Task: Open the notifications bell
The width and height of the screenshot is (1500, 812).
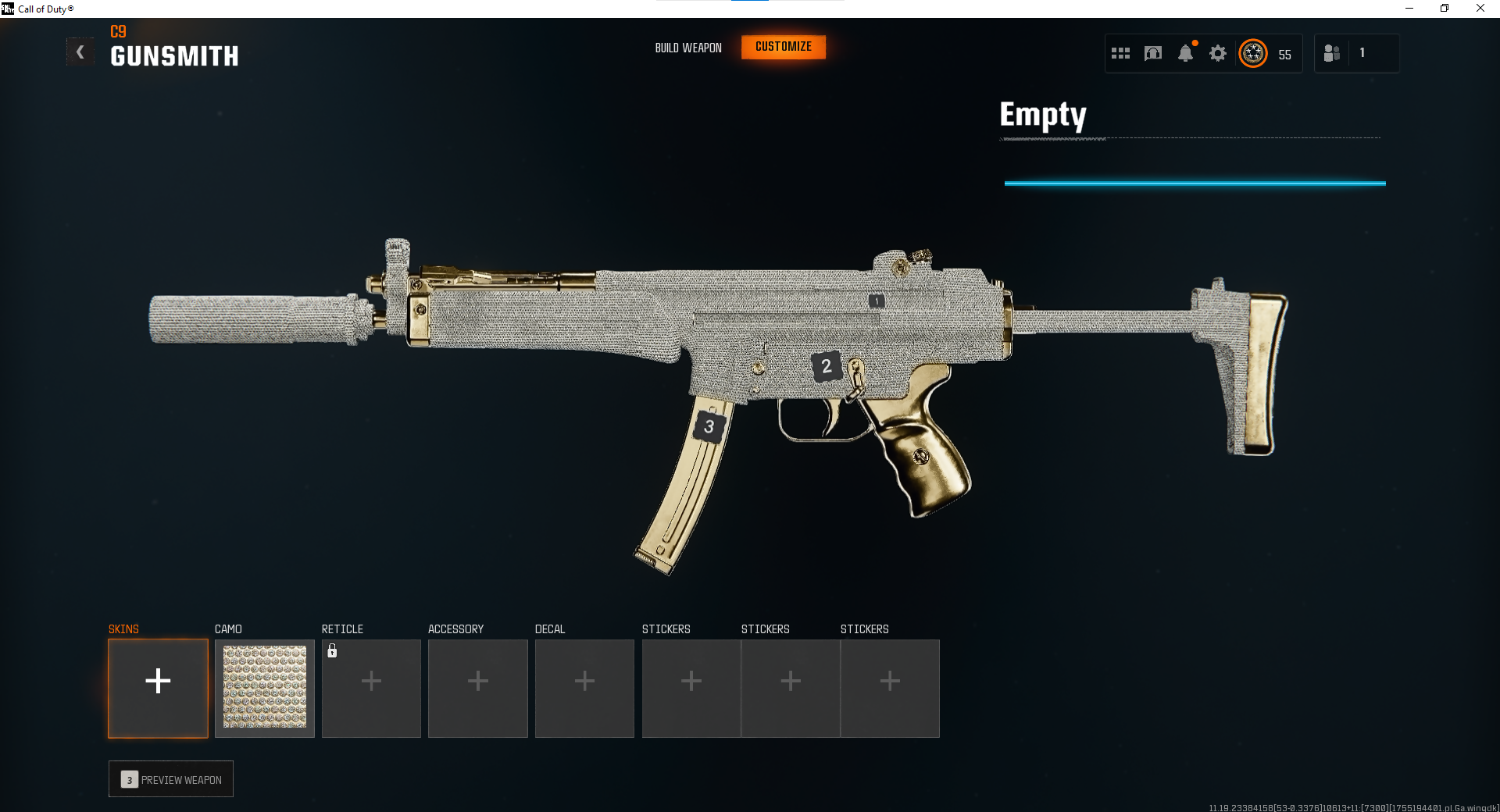Action: click(1185, 54)
